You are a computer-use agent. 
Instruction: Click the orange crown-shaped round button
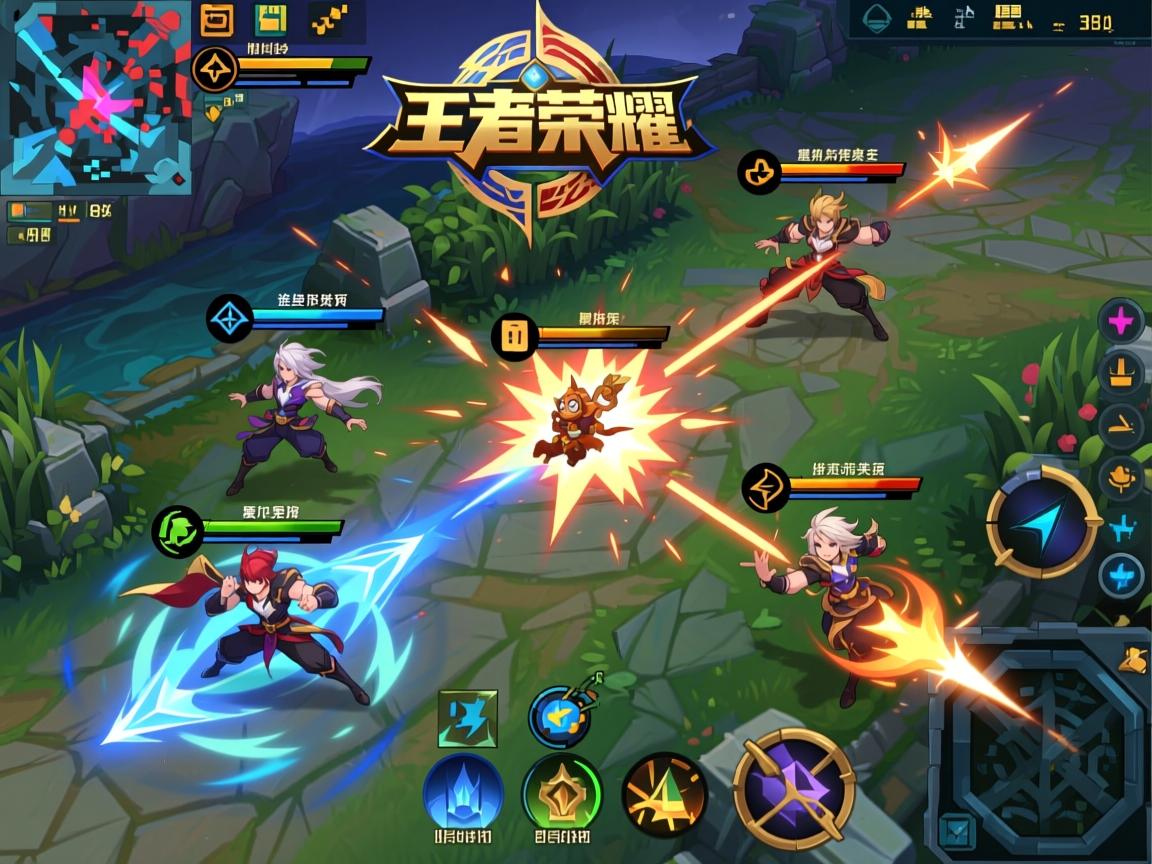[x=1121, y=372]
